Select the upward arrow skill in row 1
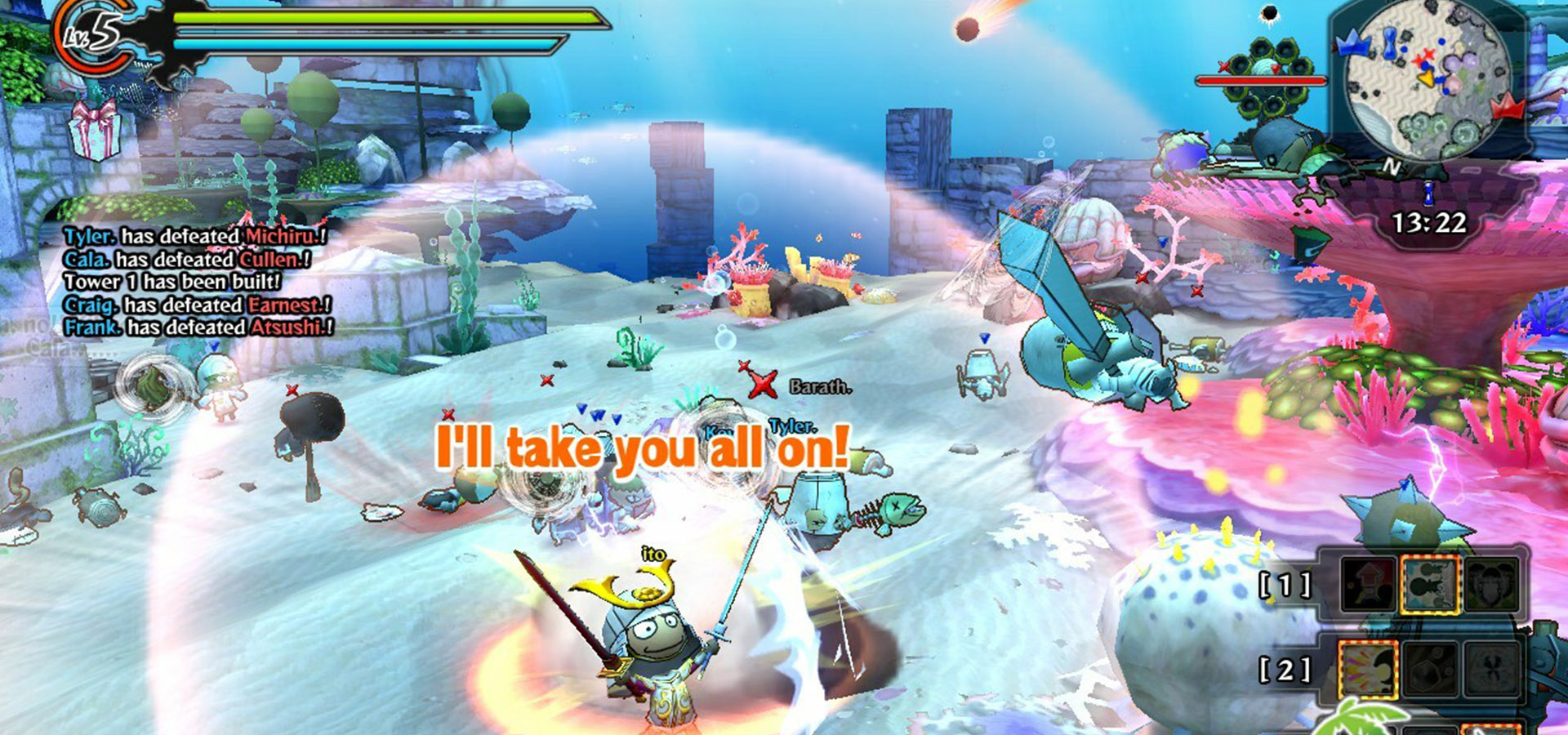 [x=1368, y=584]
